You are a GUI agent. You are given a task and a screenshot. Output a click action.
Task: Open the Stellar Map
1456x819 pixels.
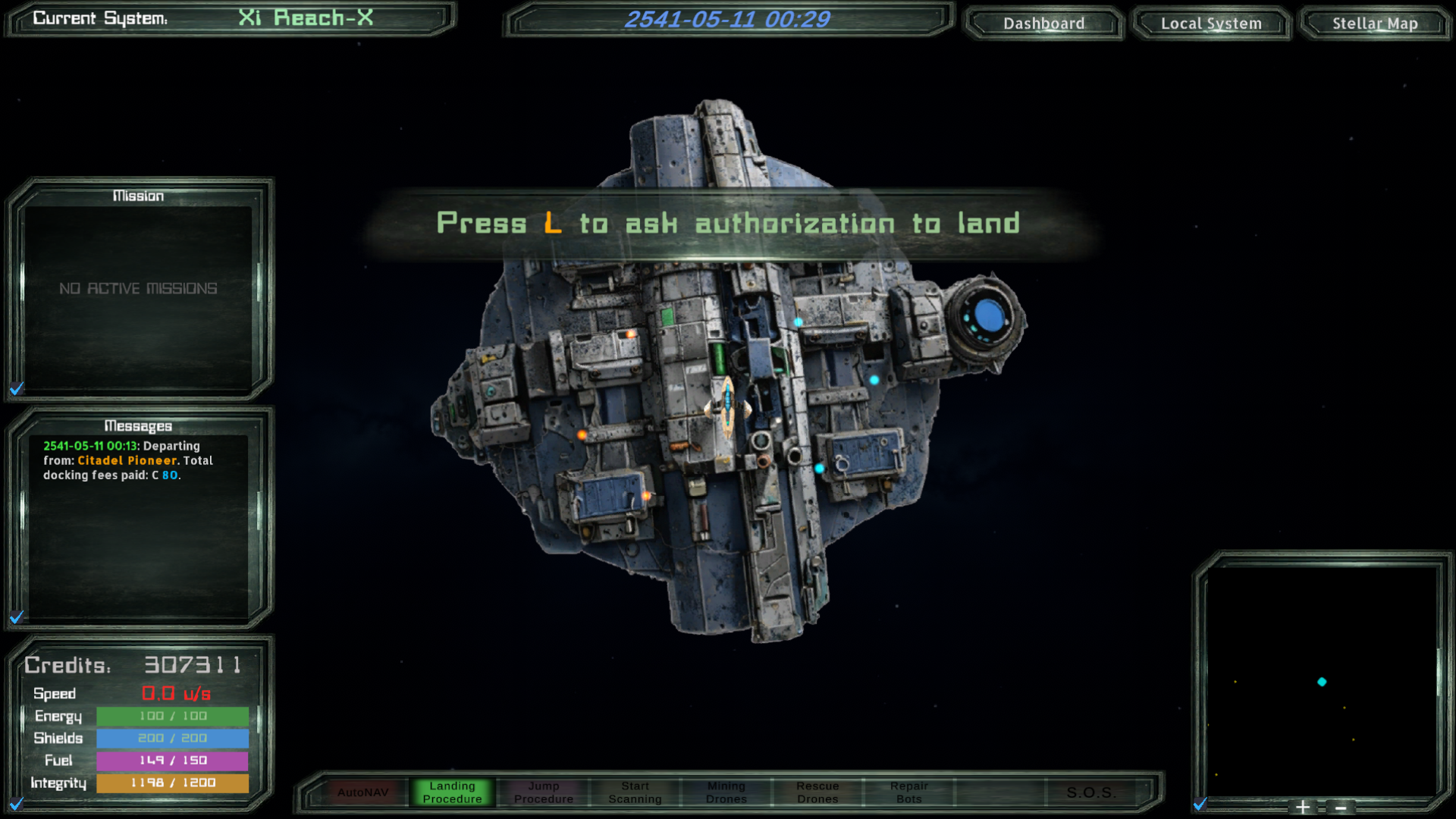[1375, 24]
